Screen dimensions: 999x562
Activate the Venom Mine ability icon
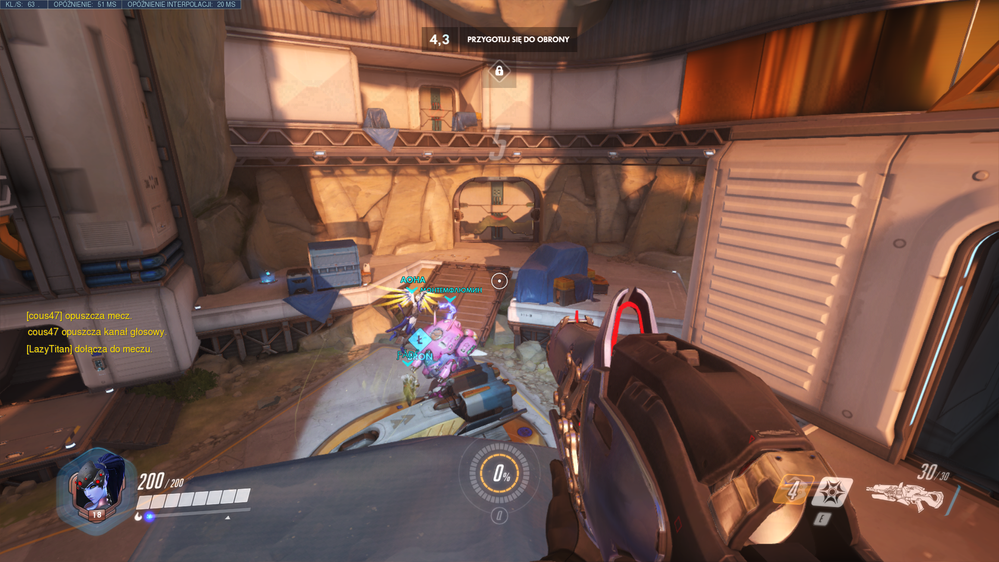pos(832,492)
